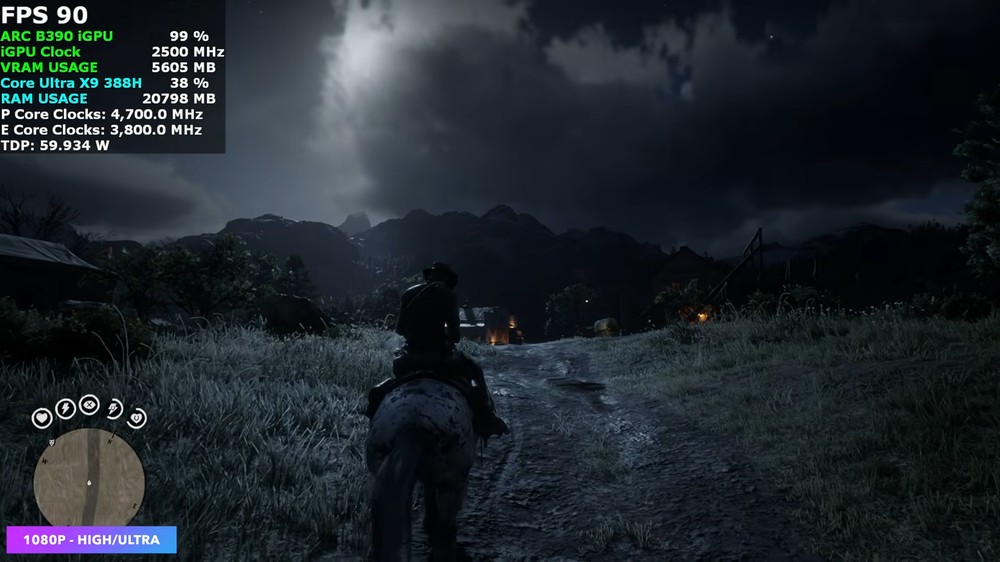Select the lightning bolt stamina core icon
Viewport: 1000px width, 562px height.
point(65,407)
